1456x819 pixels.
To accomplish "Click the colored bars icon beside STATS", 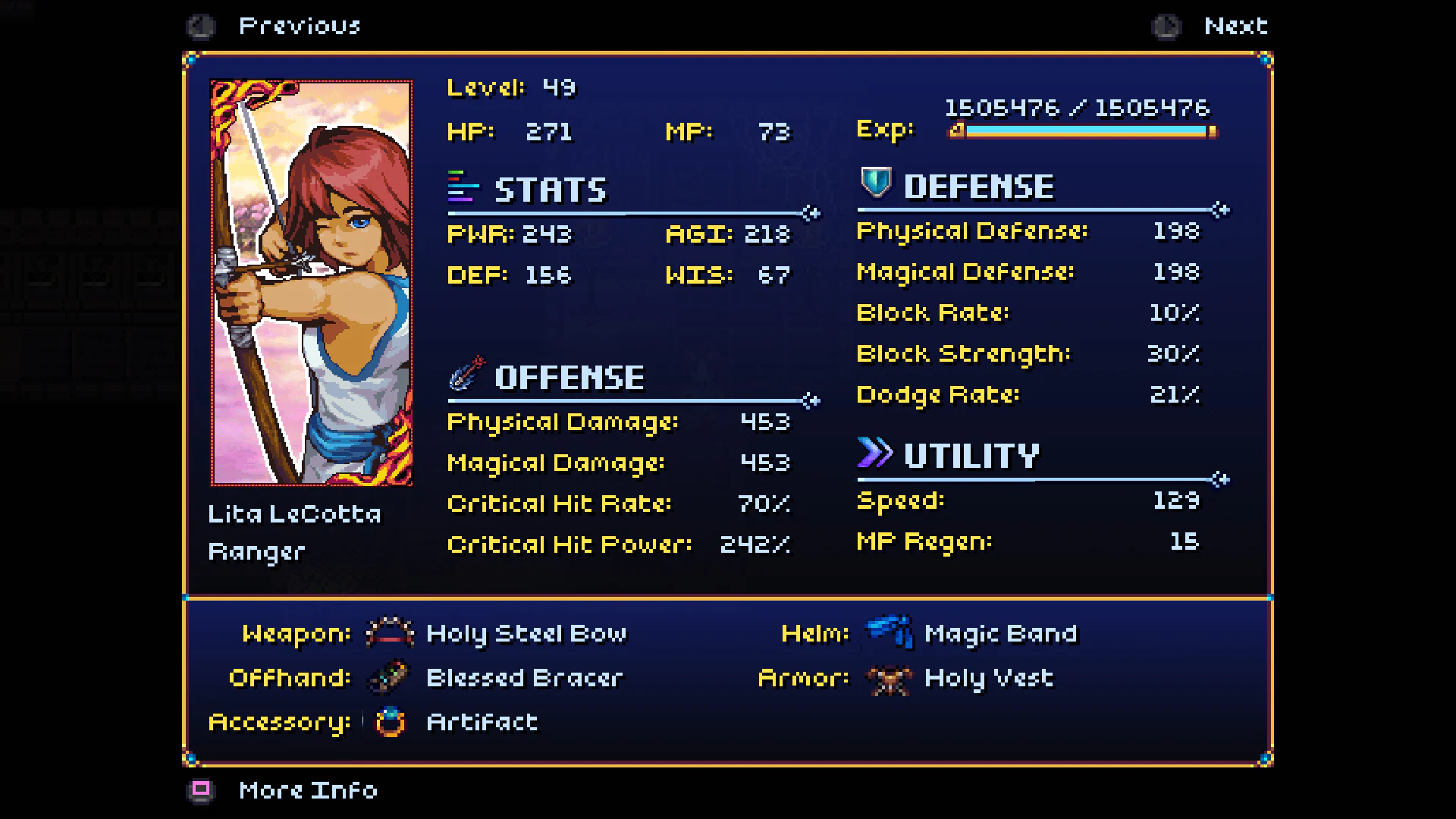I will coord(461,188).
